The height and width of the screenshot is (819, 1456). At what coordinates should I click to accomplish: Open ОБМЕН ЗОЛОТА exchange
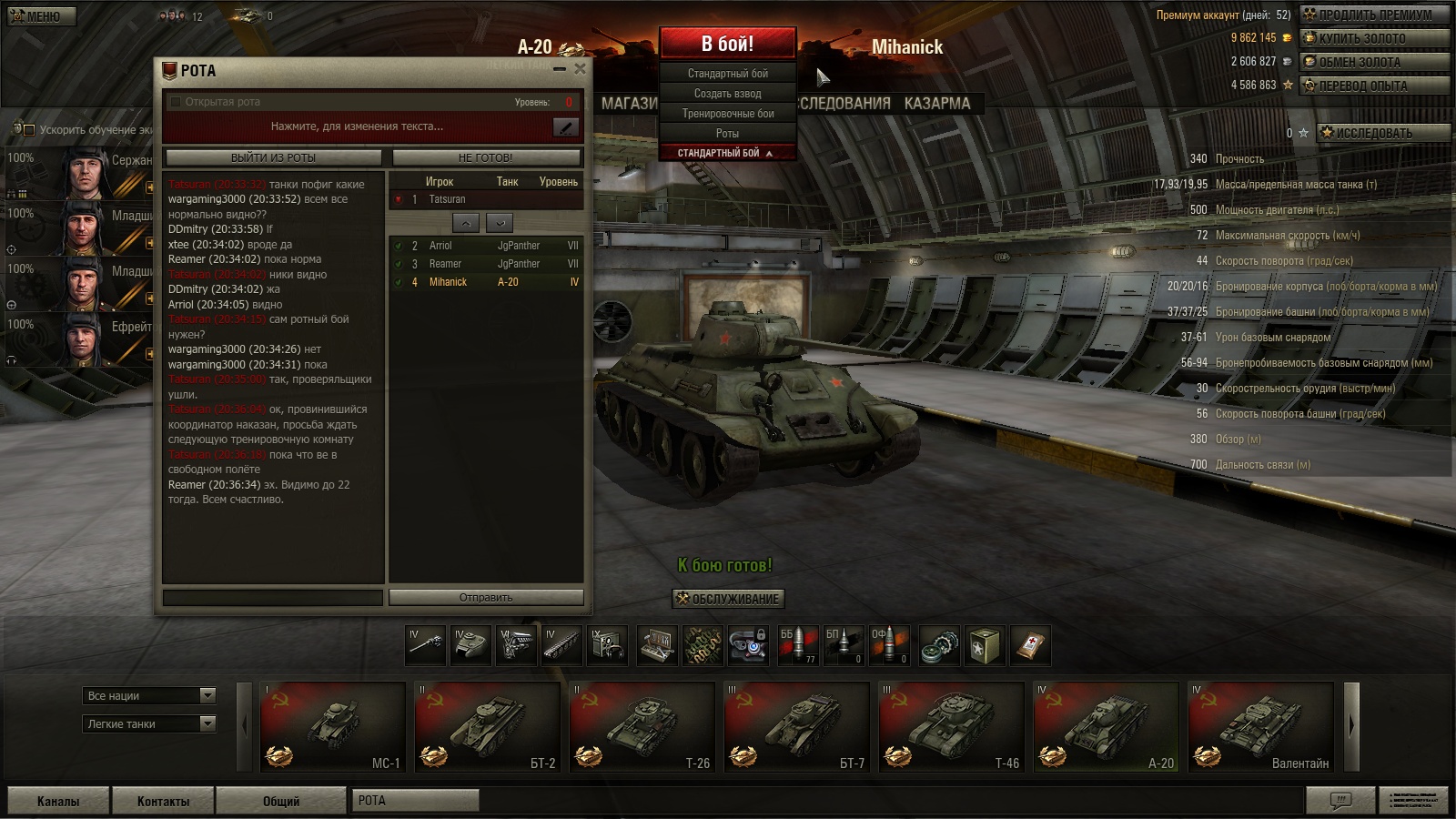(1374, 62)
